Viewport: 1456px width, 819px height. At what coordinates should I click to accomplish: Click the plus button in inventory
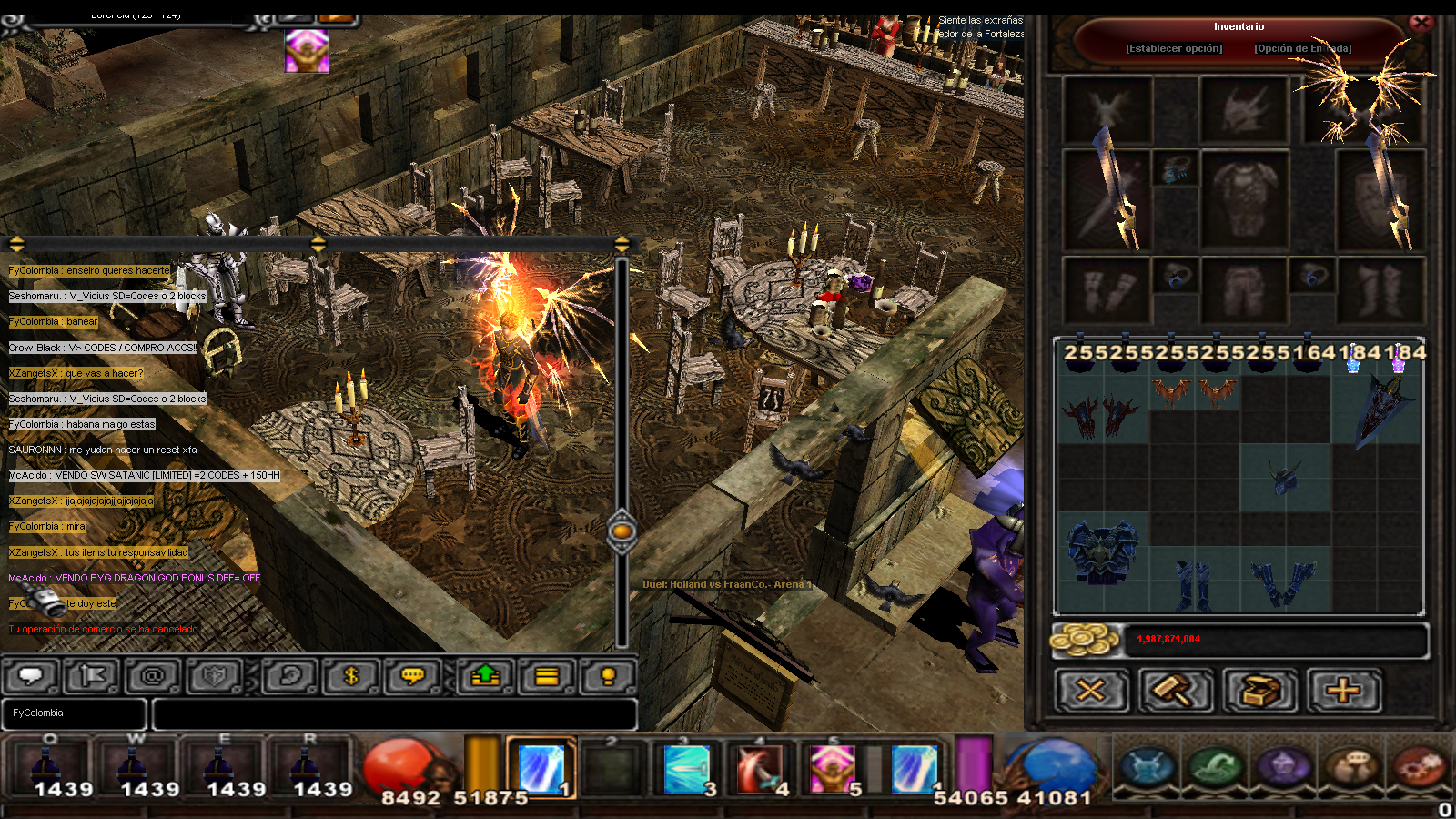click(1343, 691)
